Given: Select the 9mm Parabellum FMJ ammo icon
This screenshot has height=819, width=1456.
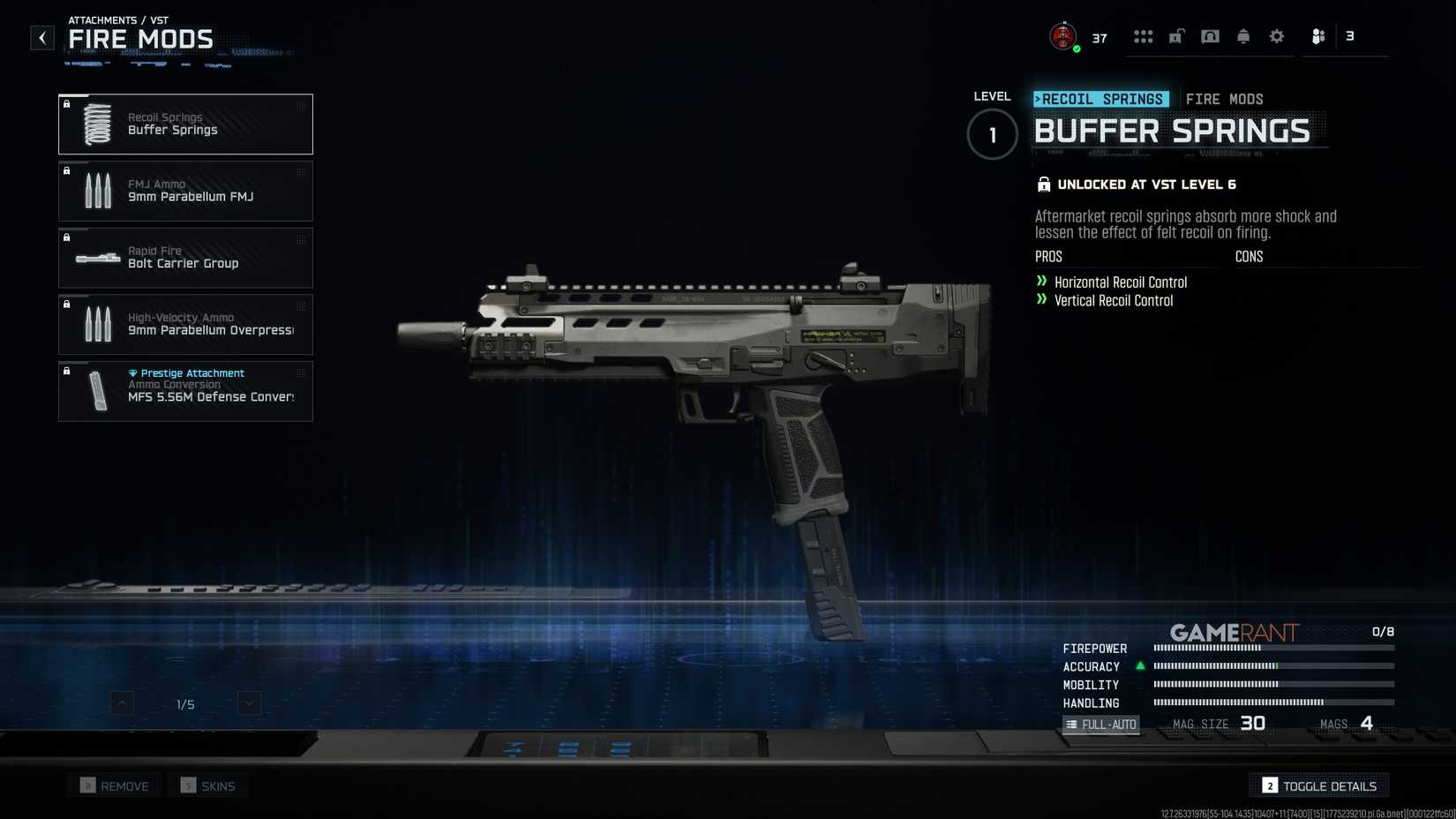Looking at the screenshot, I should (x=98, y=191).
